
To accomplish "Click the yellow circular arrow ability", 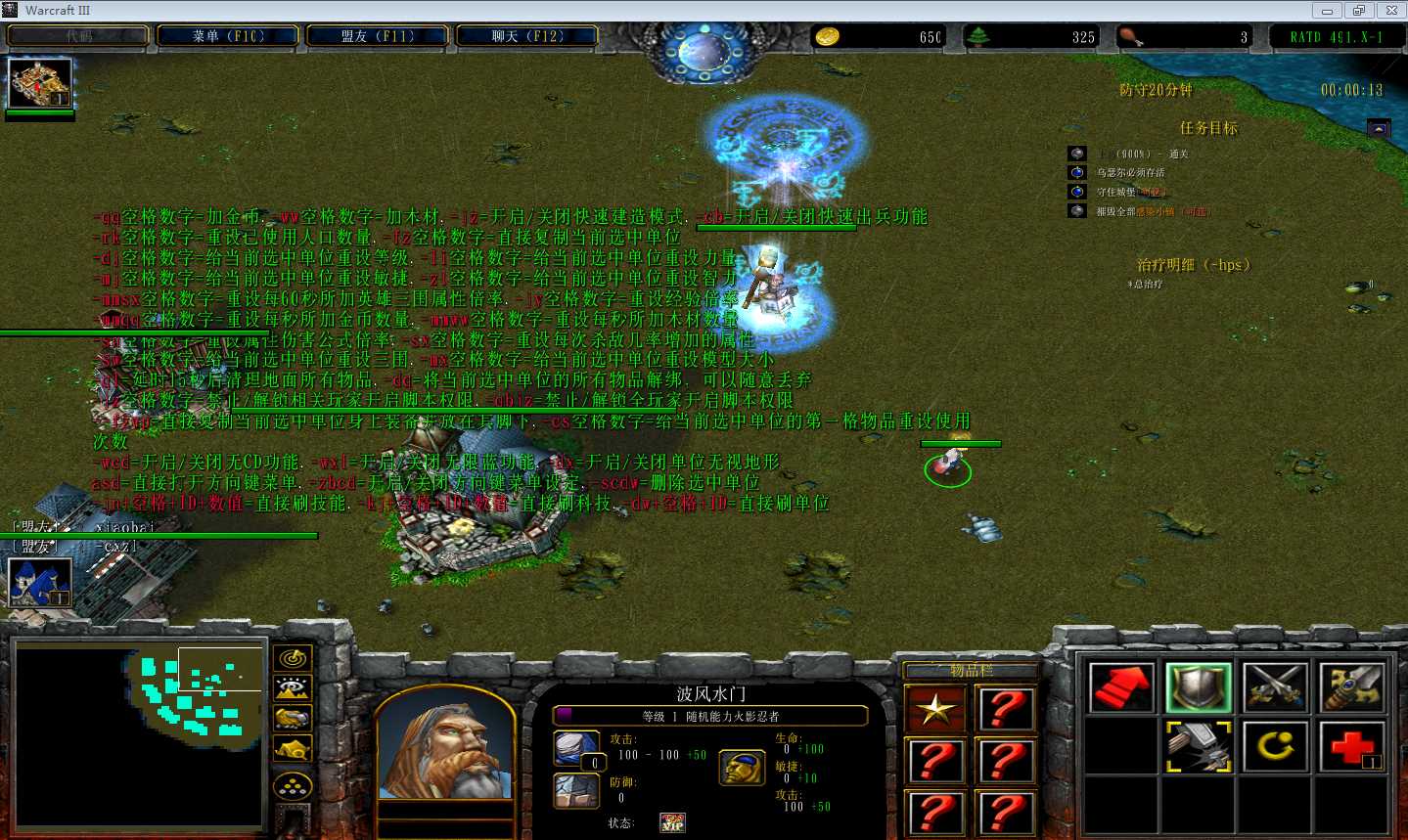I will coord(1275,747).
